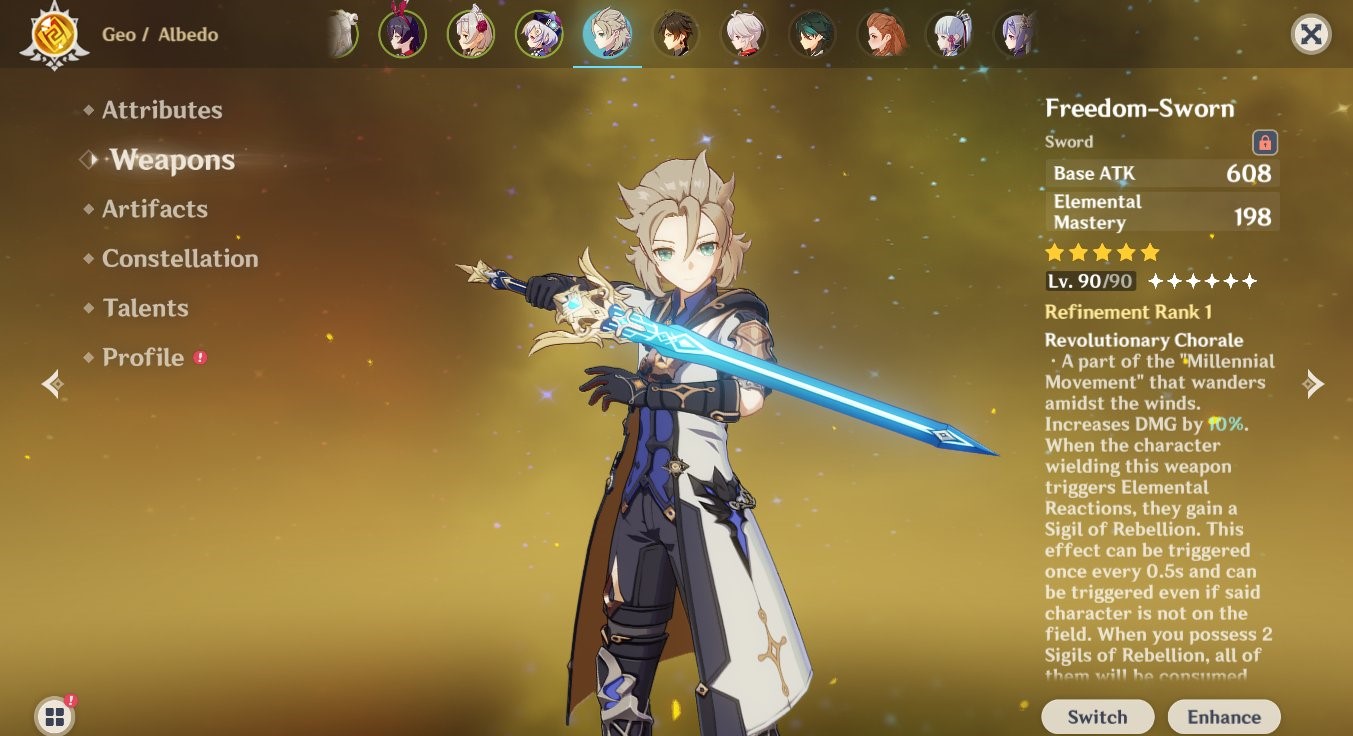Select Zhongli's portrait
Image resolution: width=1353 pixels, height=736 pixels.
point(676,35)
